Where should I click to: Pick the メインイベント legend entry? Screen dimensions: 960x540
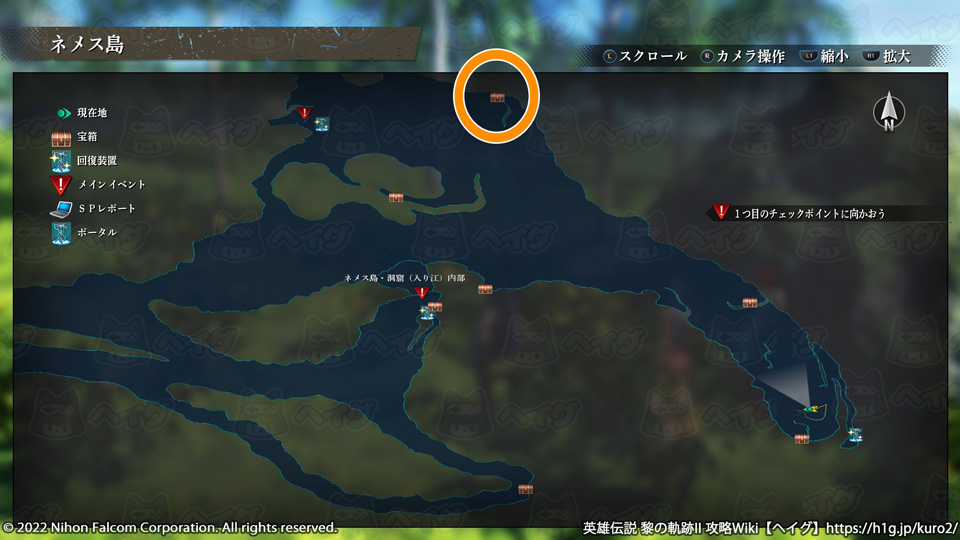coord(111,184)
